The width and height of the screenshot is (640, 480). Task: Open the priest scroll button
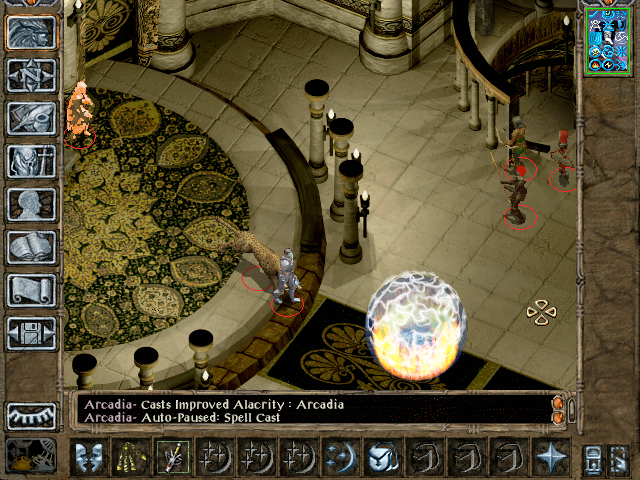[x=32, y=290]
